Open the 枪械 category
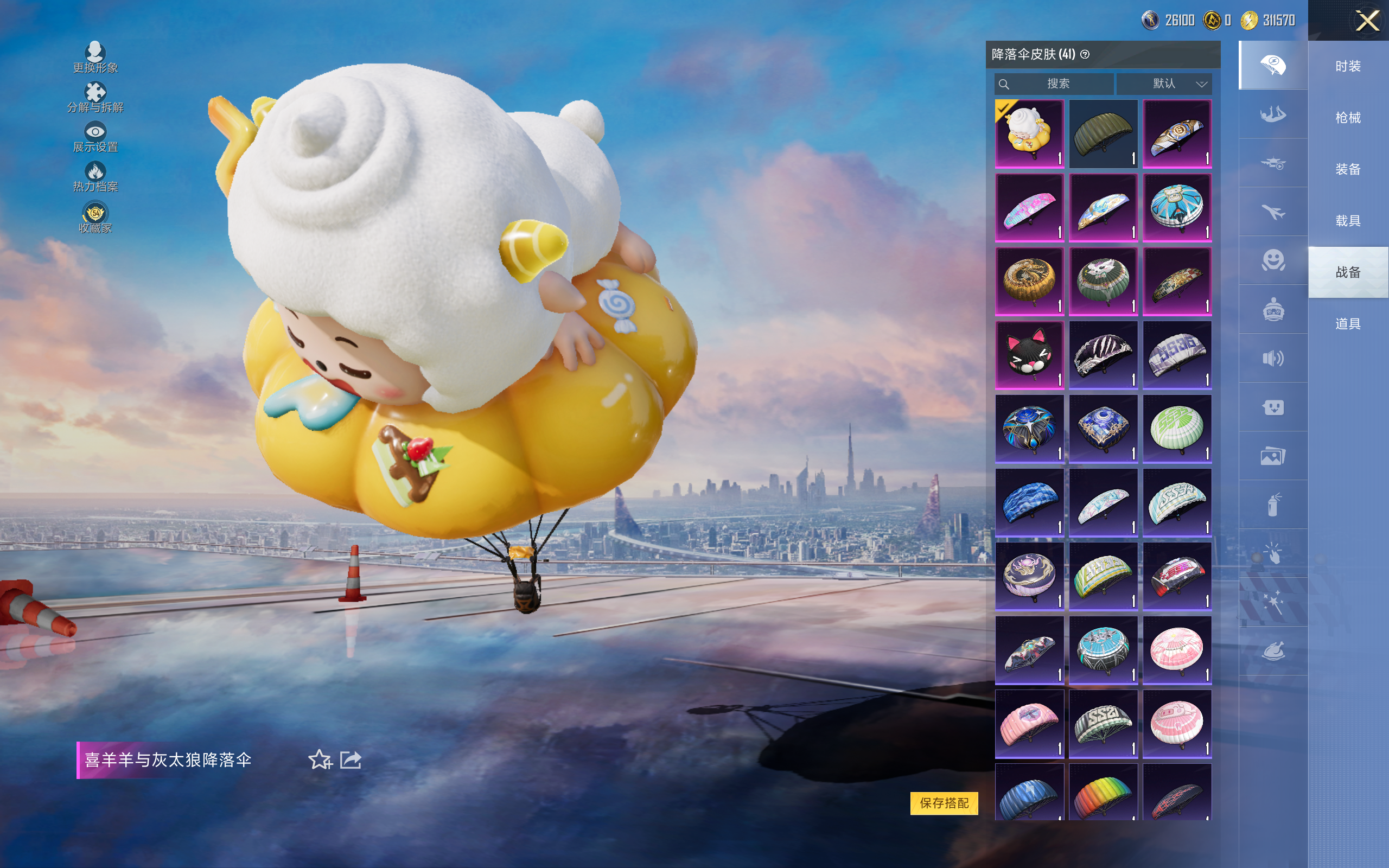This screenshot has height=868, width=1389. point(1348,118)
